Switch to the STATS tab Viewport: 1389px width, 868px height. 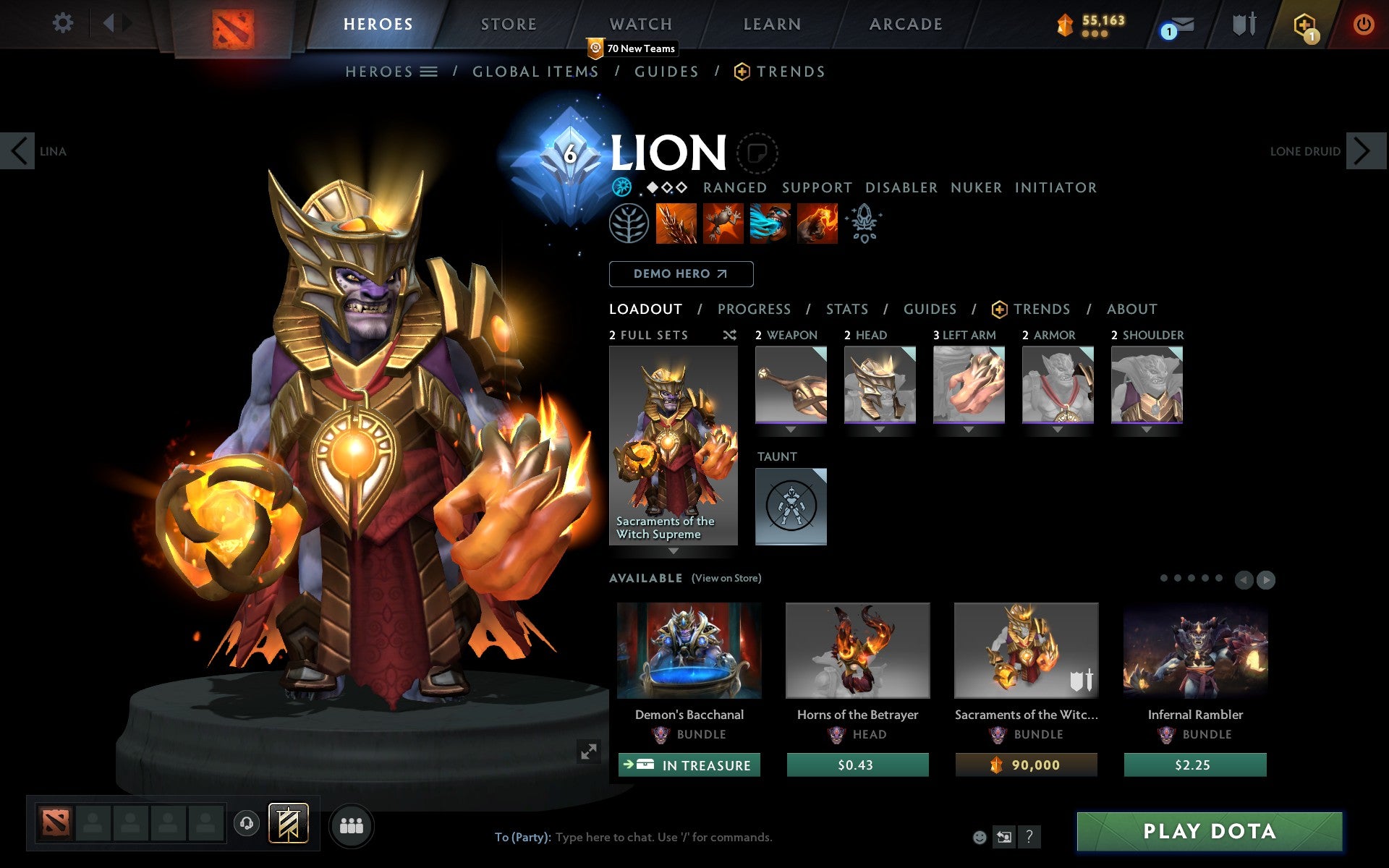coord(846,309)
